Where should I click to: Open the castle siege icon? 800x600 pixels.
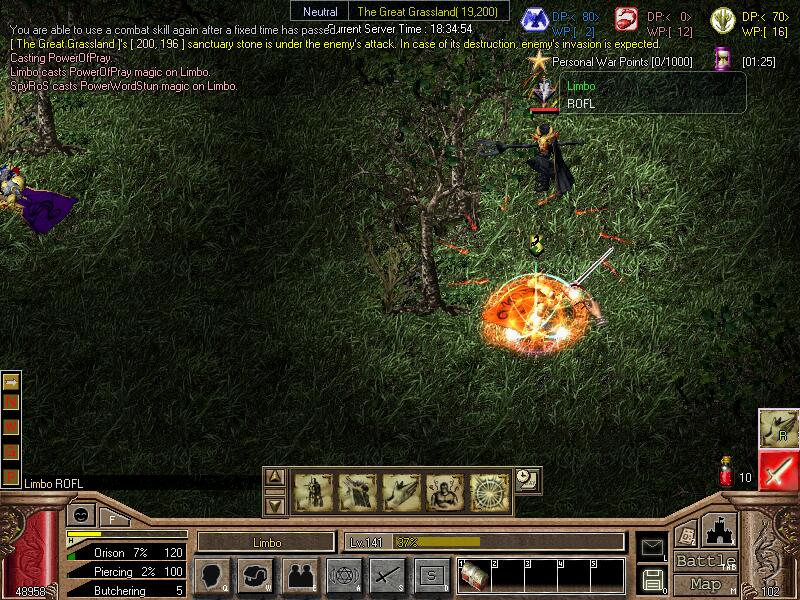pyautogui.click(x=719, y=530)
